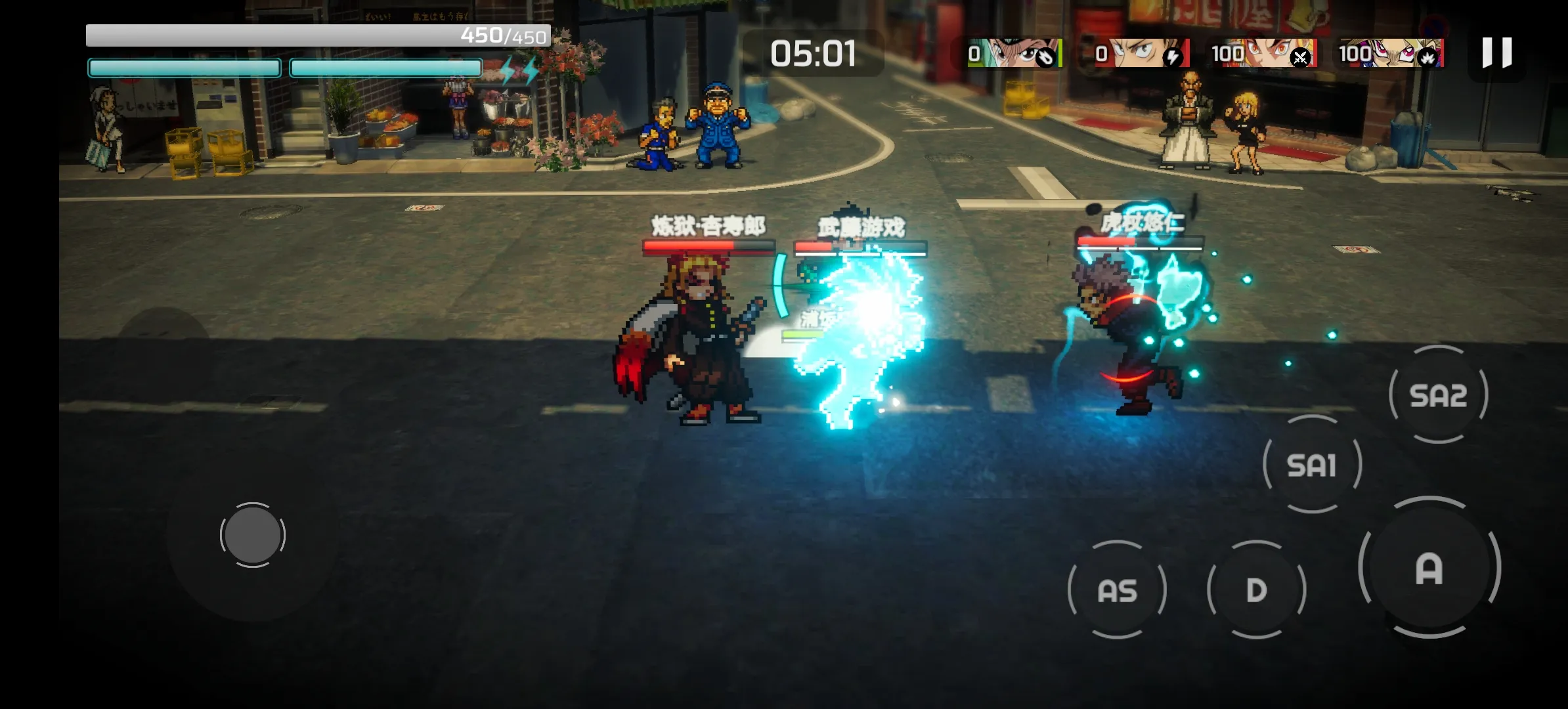This screenshot has height=709, width=1568.
Task: Activate the SA1 special attack
Action: pos(1312,465)
